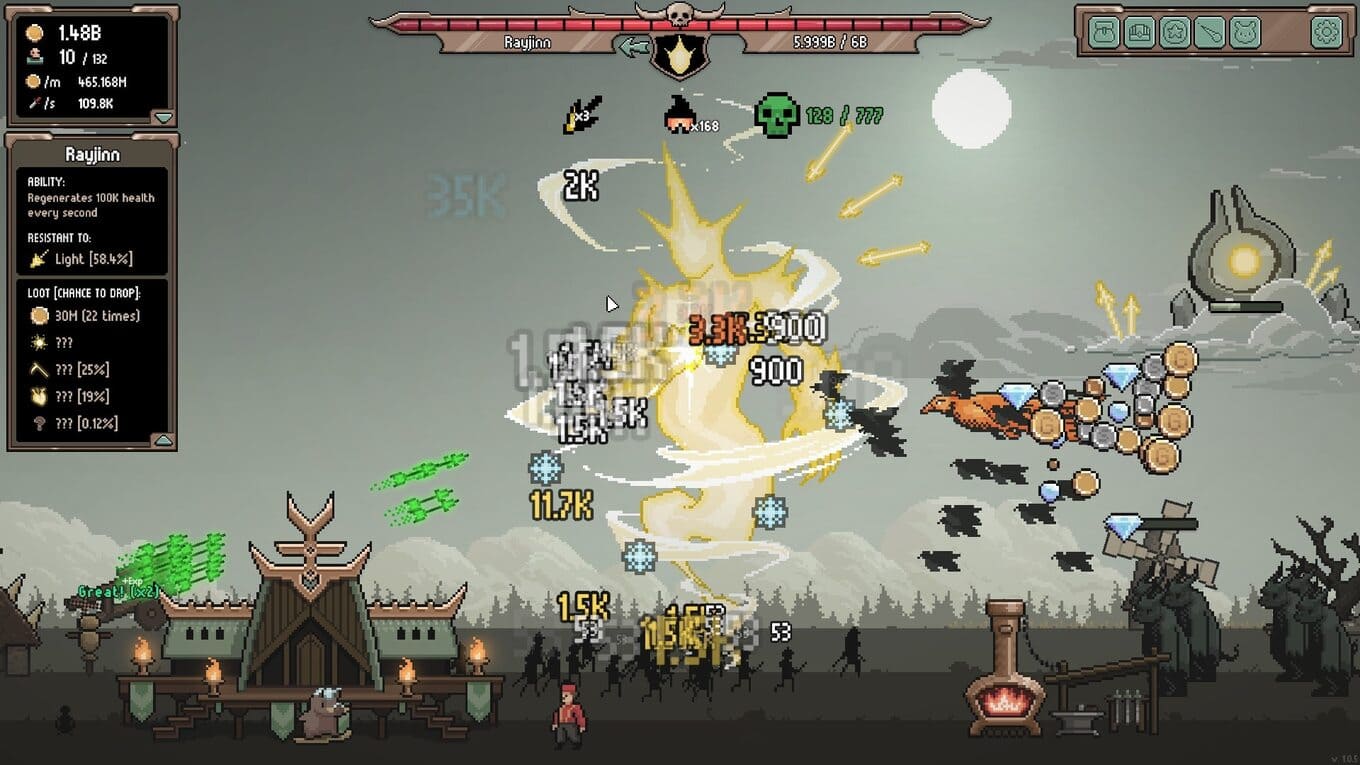
Task: Collapse the Rayjinn info panel
Action: (x=163, y=440)
